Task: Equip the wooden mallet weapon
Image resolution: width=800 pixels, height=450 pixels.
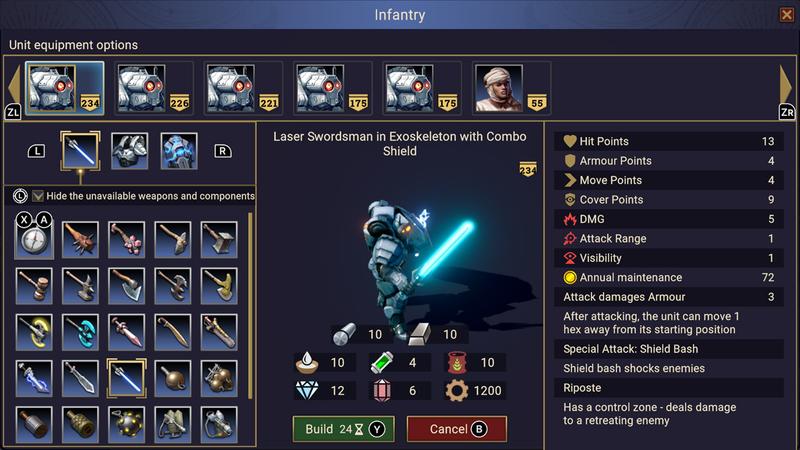Action: 34,285
